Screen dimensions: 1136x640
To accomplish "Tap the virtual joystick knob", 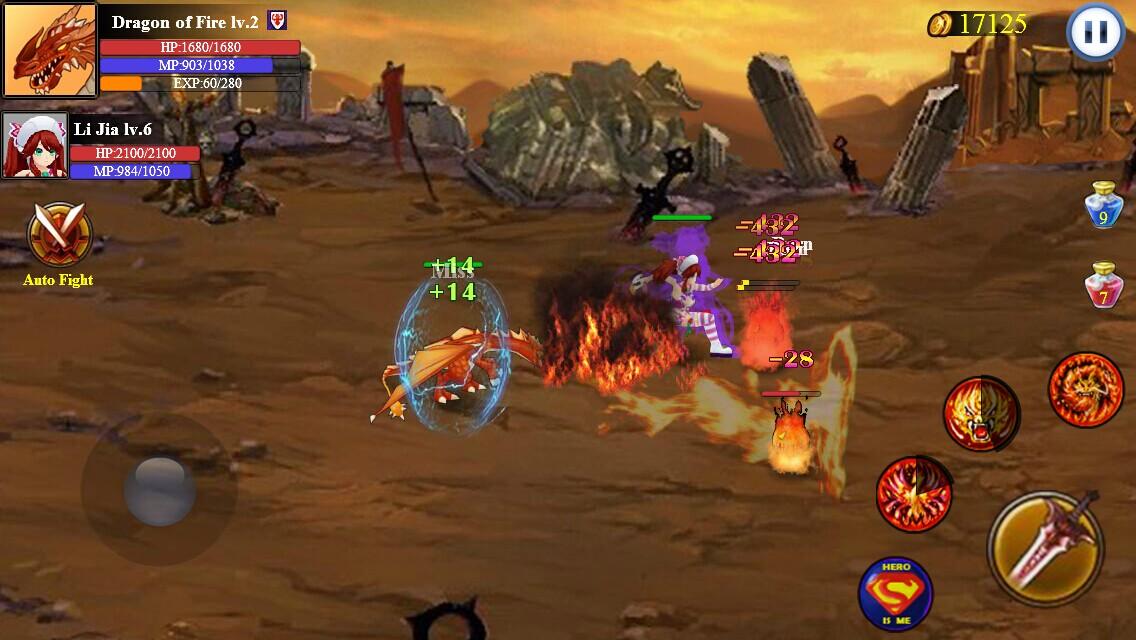I will [x=159, y=490].
